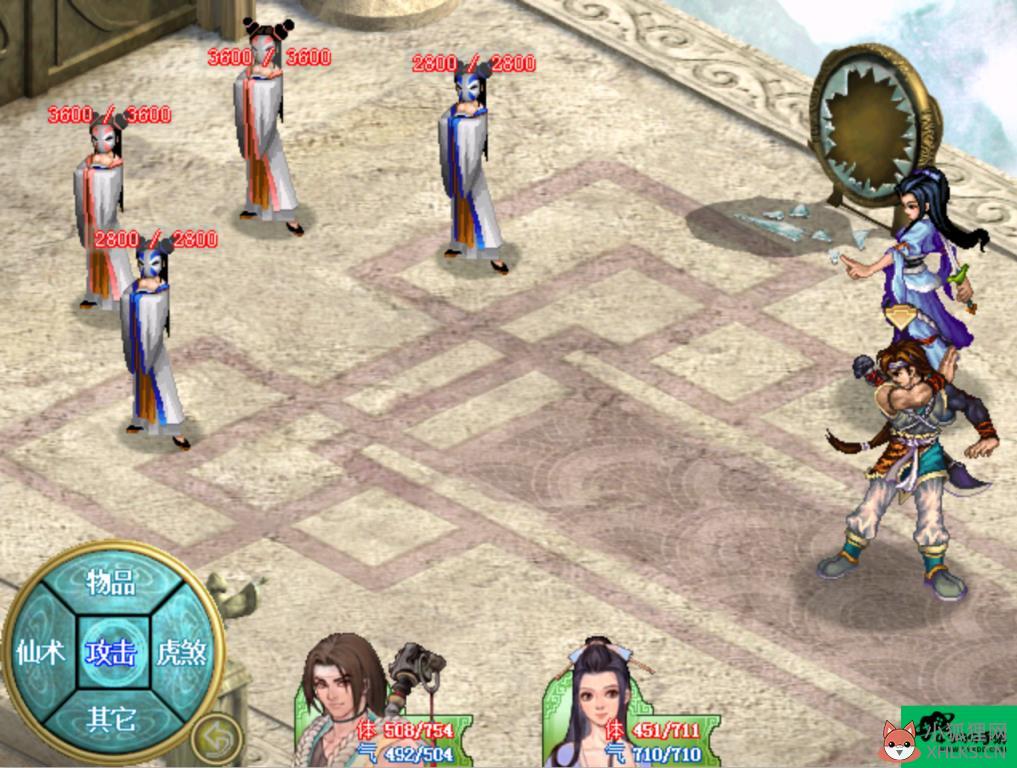Select the 仙术 magic command
1017x768 pixels.
click(x=40, y=652)
